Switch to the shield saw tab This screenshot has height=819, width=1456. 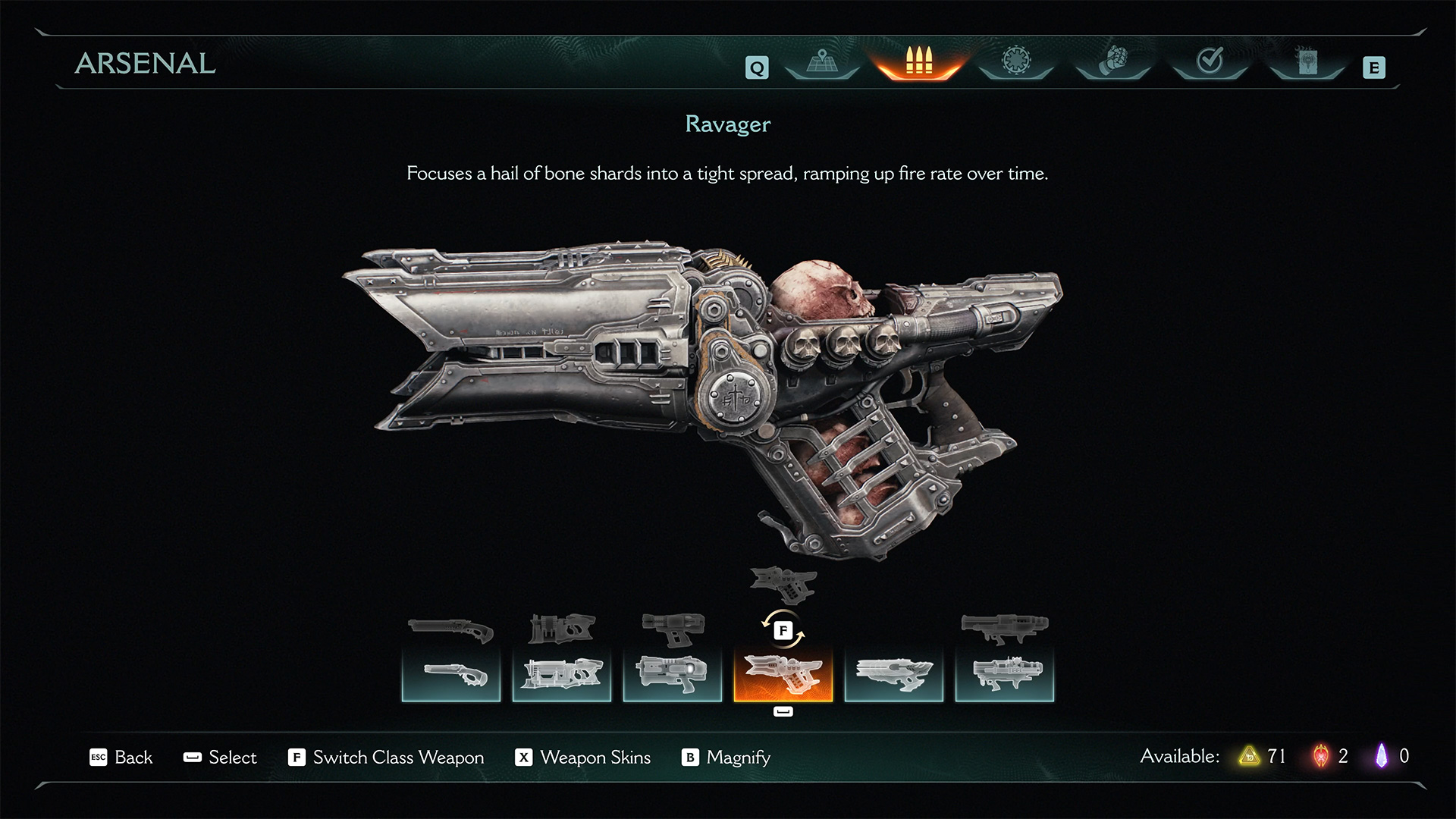point(1015,62)
